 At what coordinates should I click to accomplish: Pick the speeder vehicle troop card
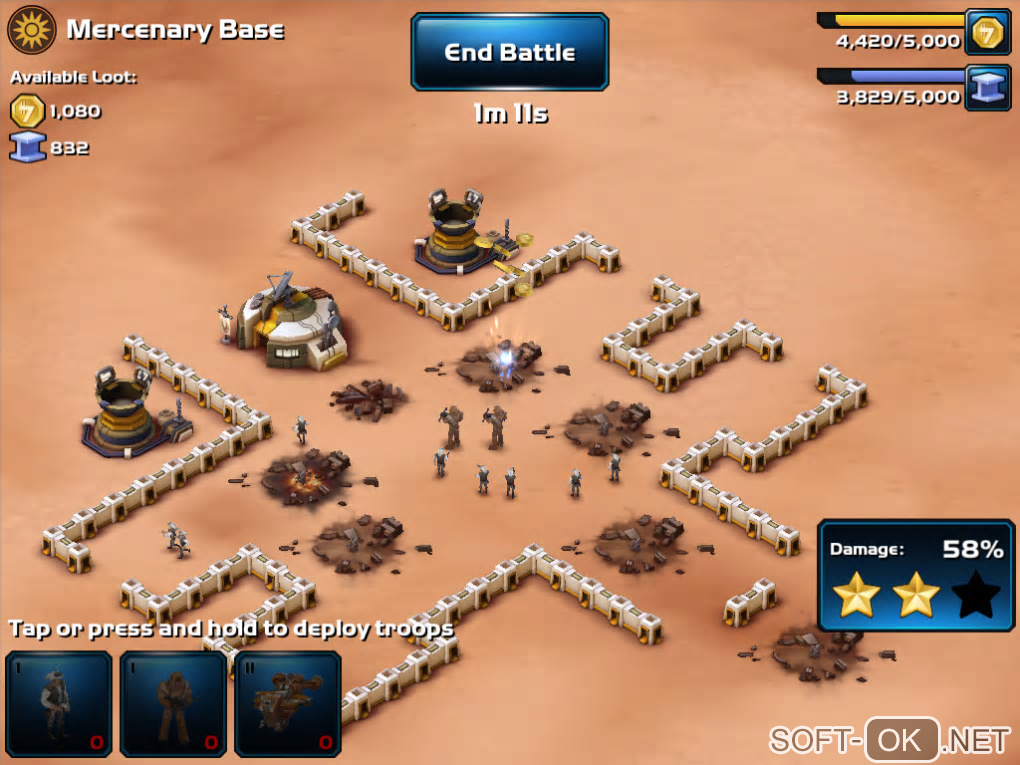[x=288, y=703]
